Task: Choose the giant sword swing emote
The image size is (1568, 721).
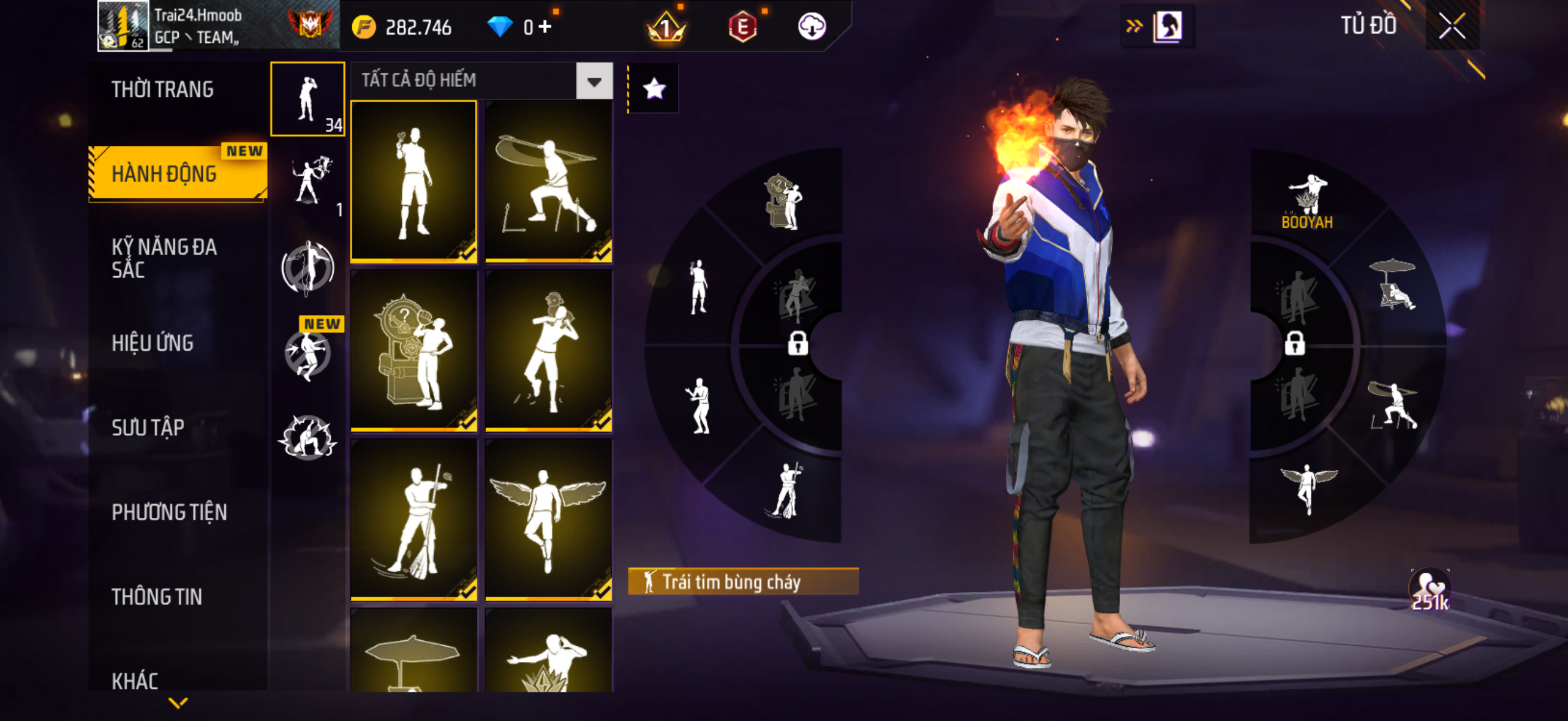Action: pyautogui.click(x=548, y=181)
